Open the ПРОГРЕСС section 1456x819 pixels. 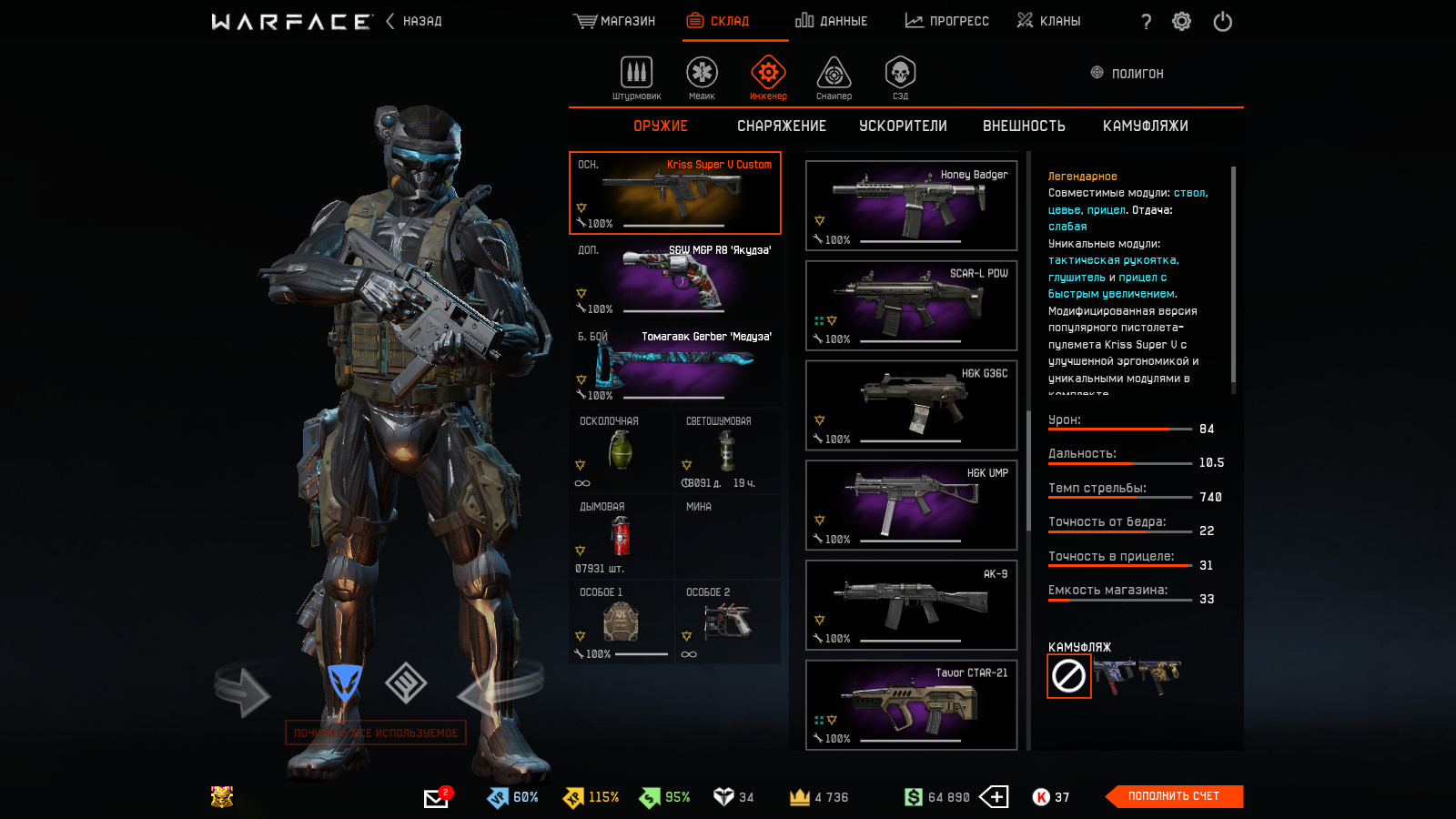947,21
